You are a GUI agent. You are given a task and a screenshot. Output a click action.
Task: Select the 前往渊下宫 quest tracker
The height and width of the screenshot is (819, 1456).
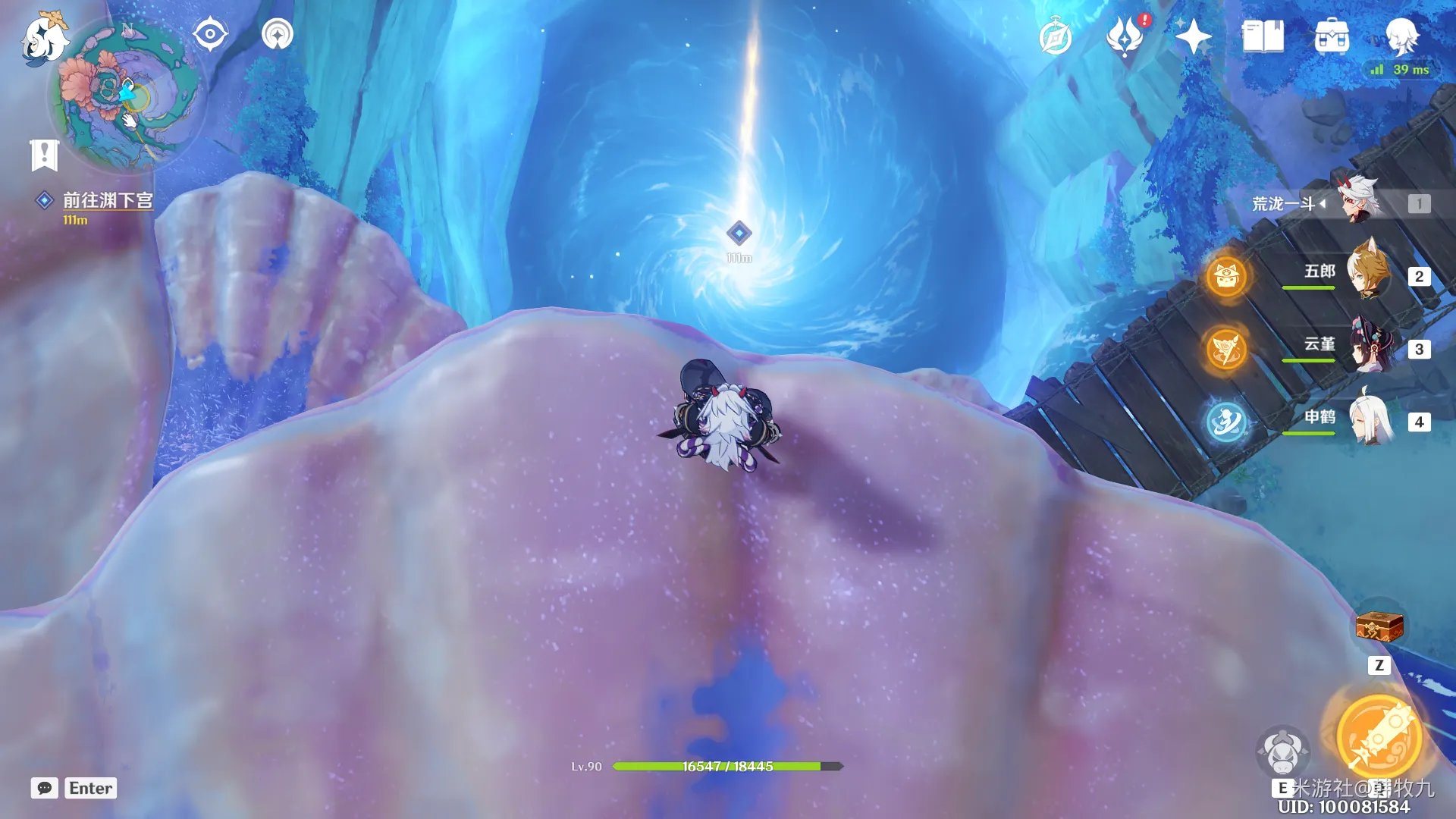click(x=107, y=200)
